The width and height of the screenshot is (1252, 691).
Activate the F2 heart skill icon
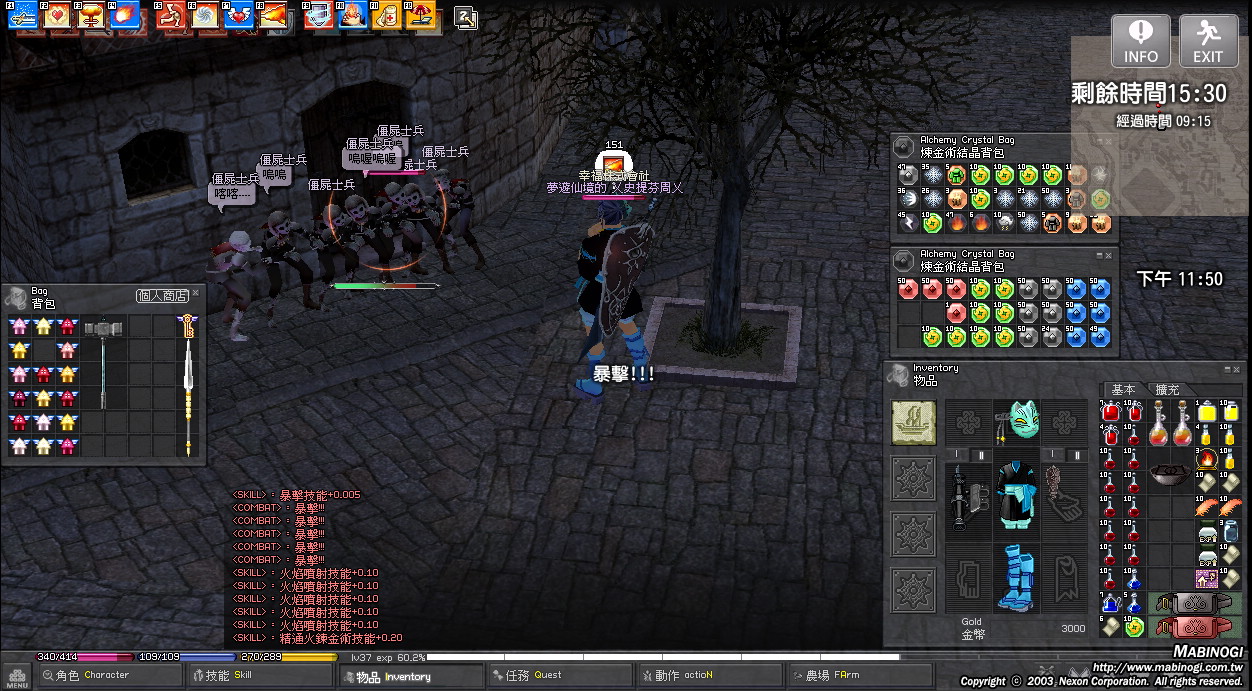click(58, 15)
